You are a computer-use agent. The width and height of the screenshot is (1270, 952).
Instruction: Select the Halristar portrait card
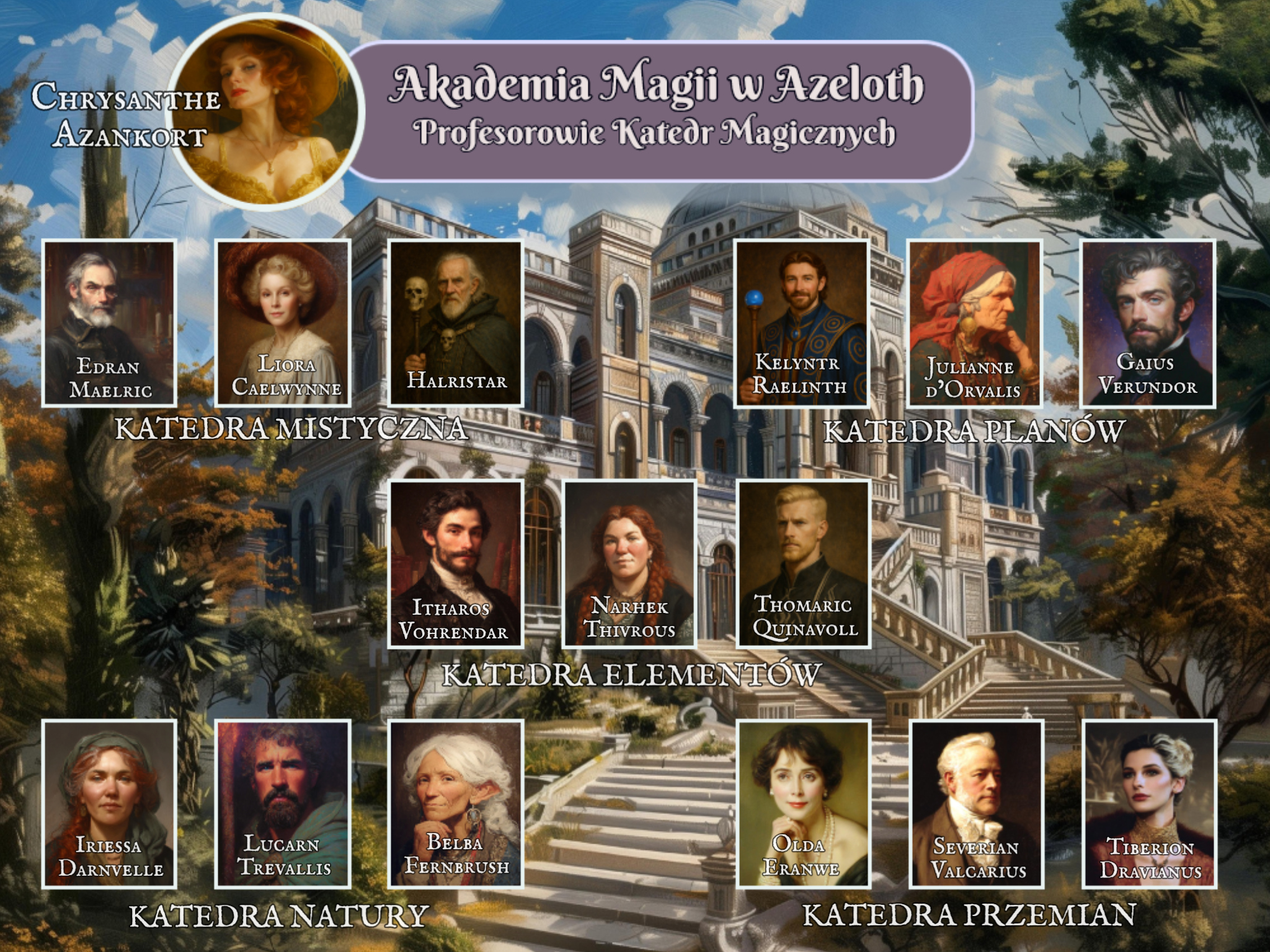456,323
